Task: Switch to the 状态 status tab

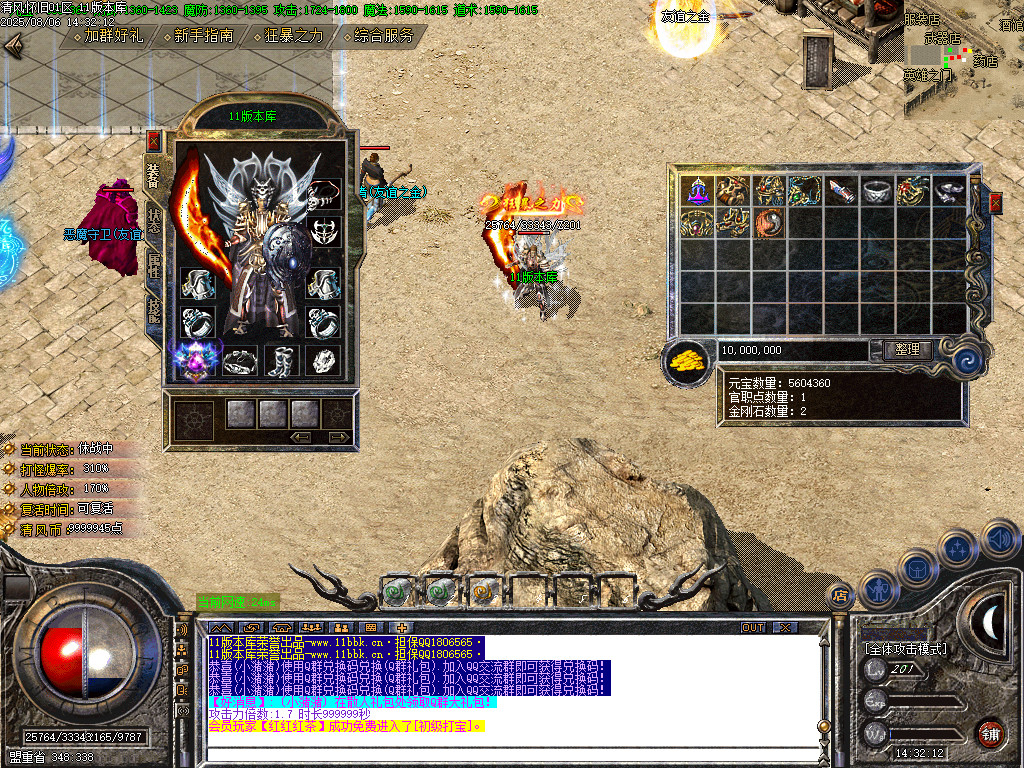Action: click(154, 220)
